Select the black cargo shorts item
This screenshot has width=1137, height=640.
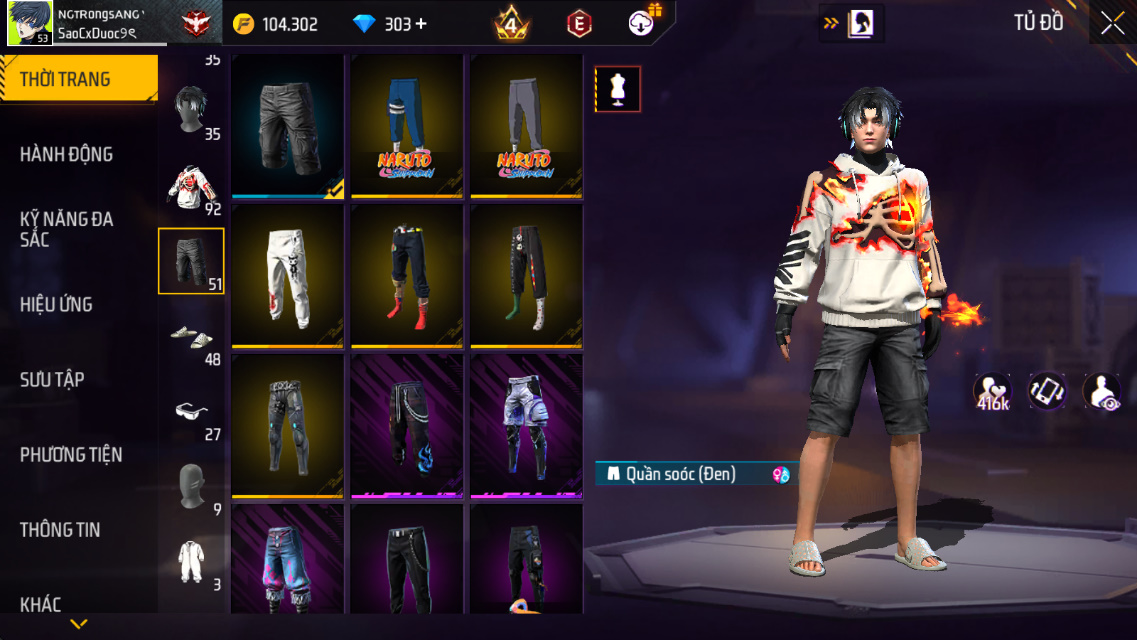tap(288, 125)
